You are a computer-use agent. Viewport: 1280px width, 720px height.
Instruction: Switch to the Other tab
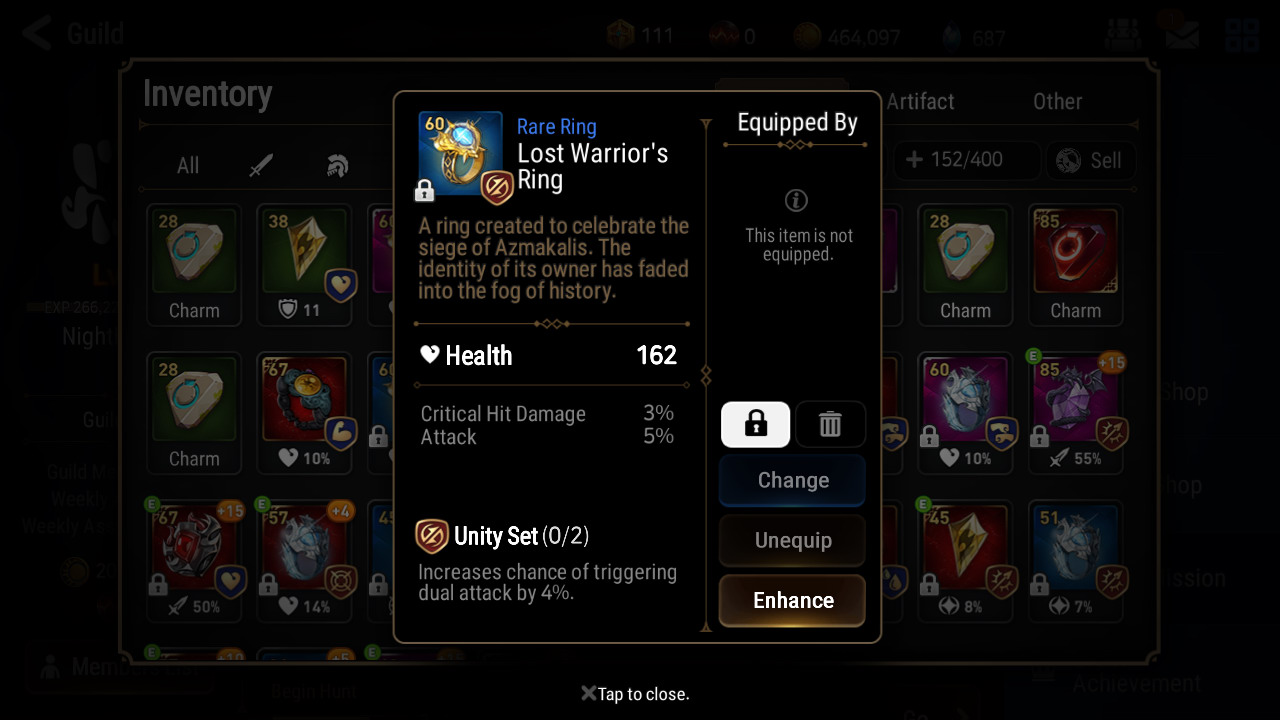coord(1057,101)
